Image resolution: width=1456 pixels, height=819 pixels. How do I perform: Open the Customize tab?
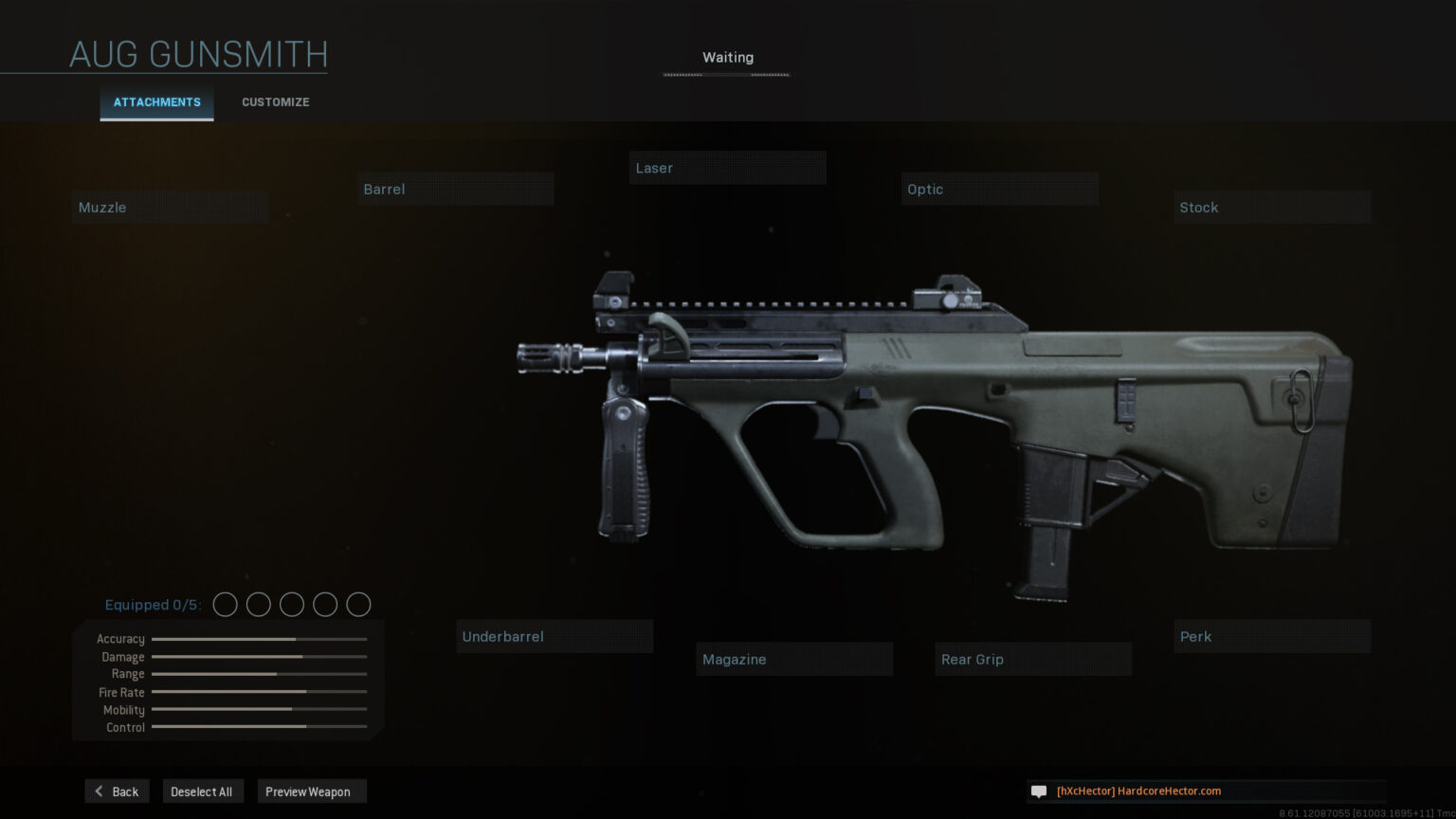[275, 102]
